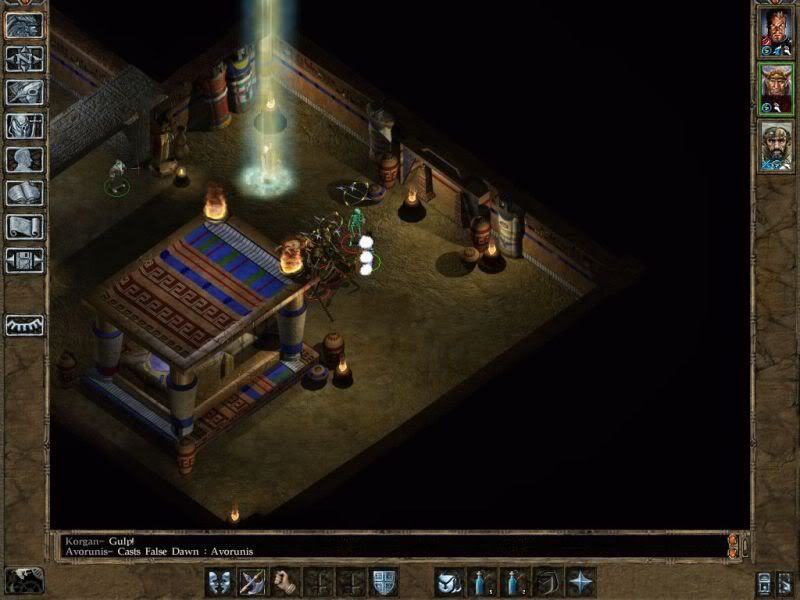
Task: Open the mage spellbook with the open-book button
Action: (x=24, y=193)
